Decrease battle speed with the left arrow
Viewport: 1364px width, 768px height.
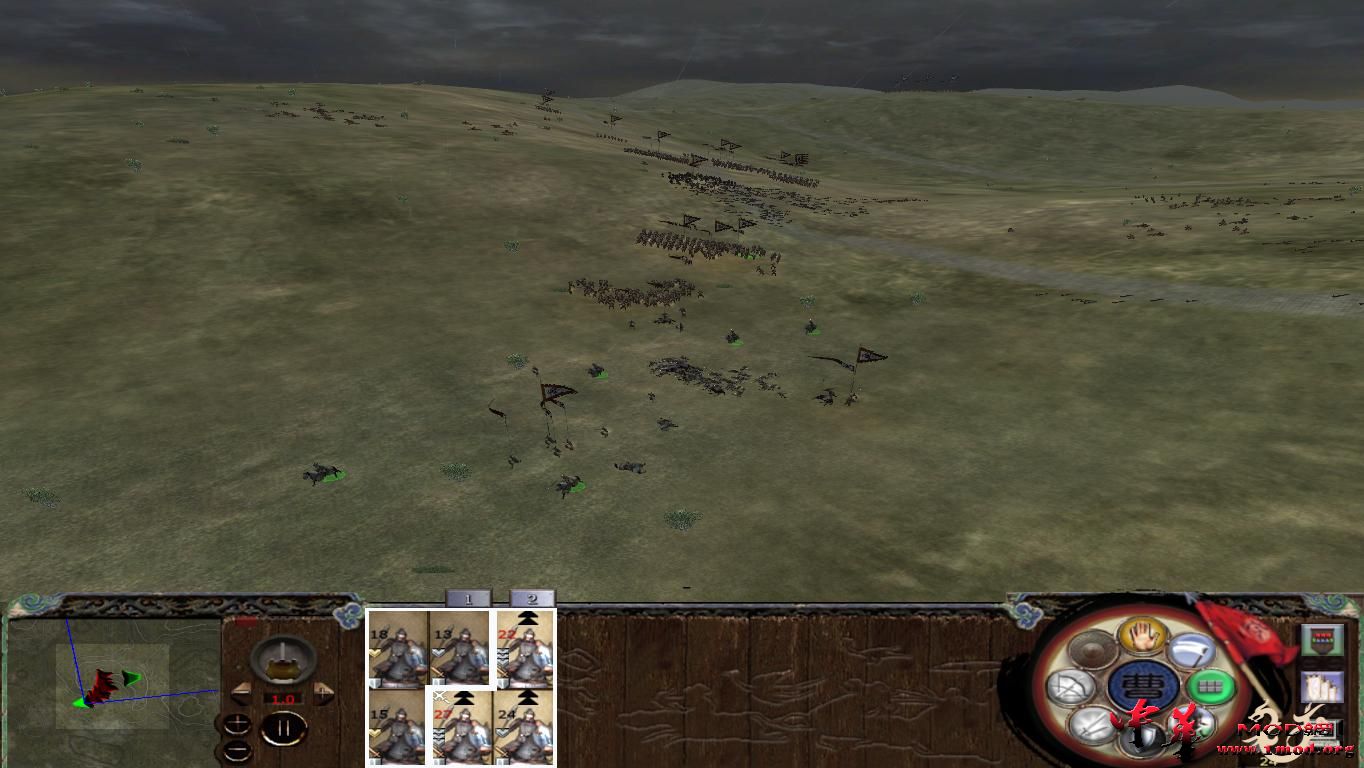coord(242,692)
